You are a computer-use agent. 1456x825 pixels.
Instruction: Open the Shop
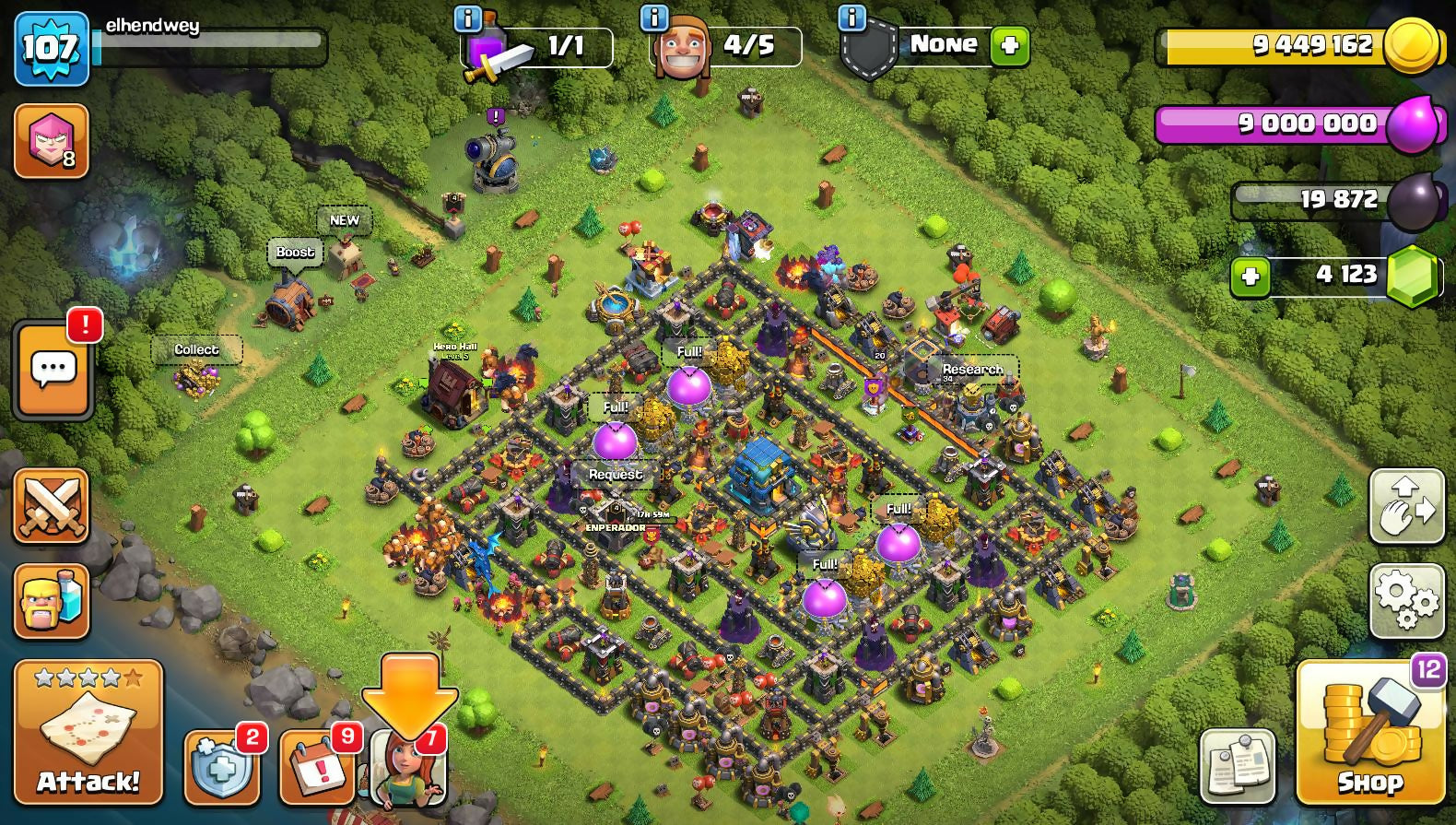pos(1369,732)
